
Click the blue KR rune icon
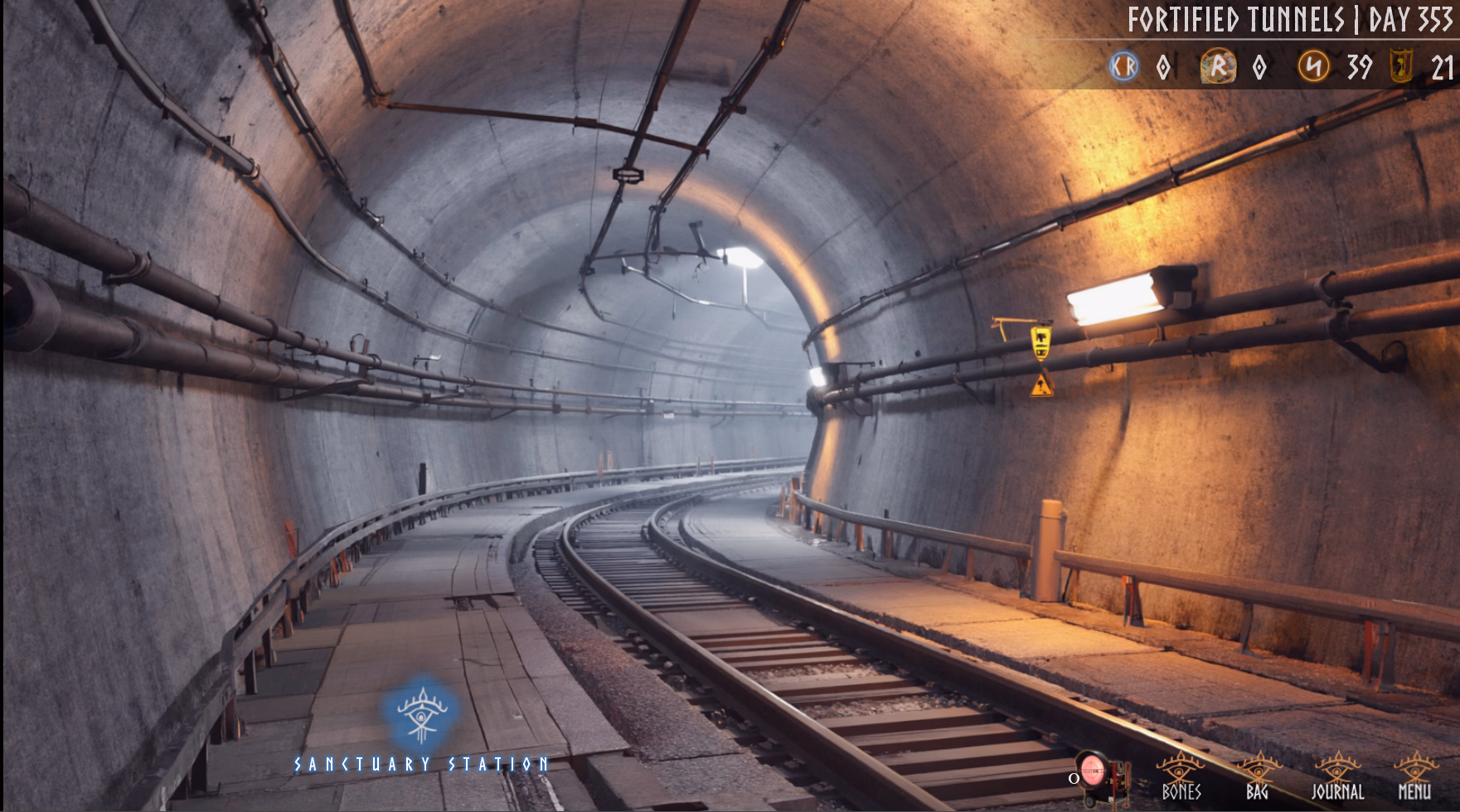tap(1124, 66)
